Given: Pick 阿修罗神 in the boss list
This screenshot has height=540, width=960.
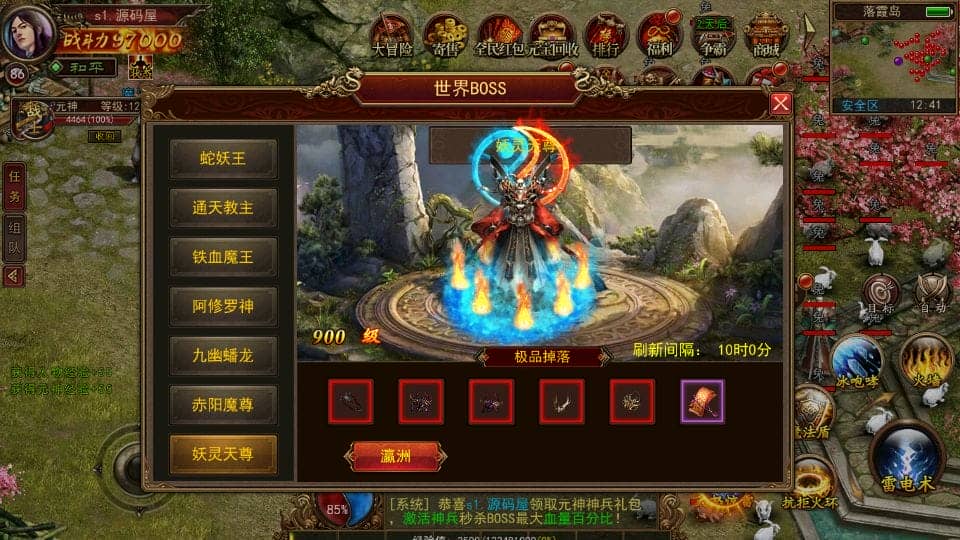Looking at the screenshot, I should tap(223, 306).
